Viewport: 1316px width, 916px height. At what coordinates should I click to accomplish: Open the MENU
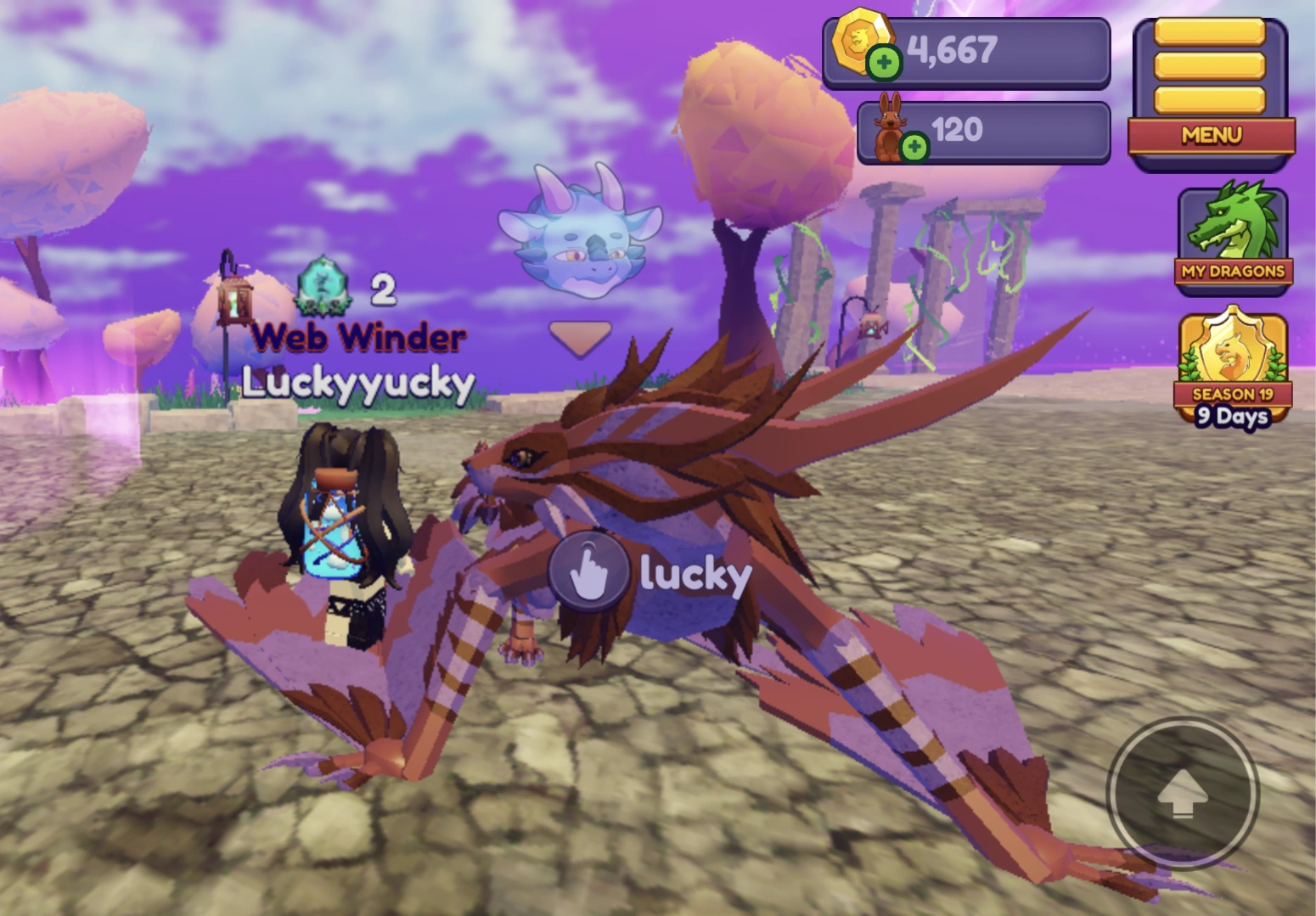(x=1212, y=134)
